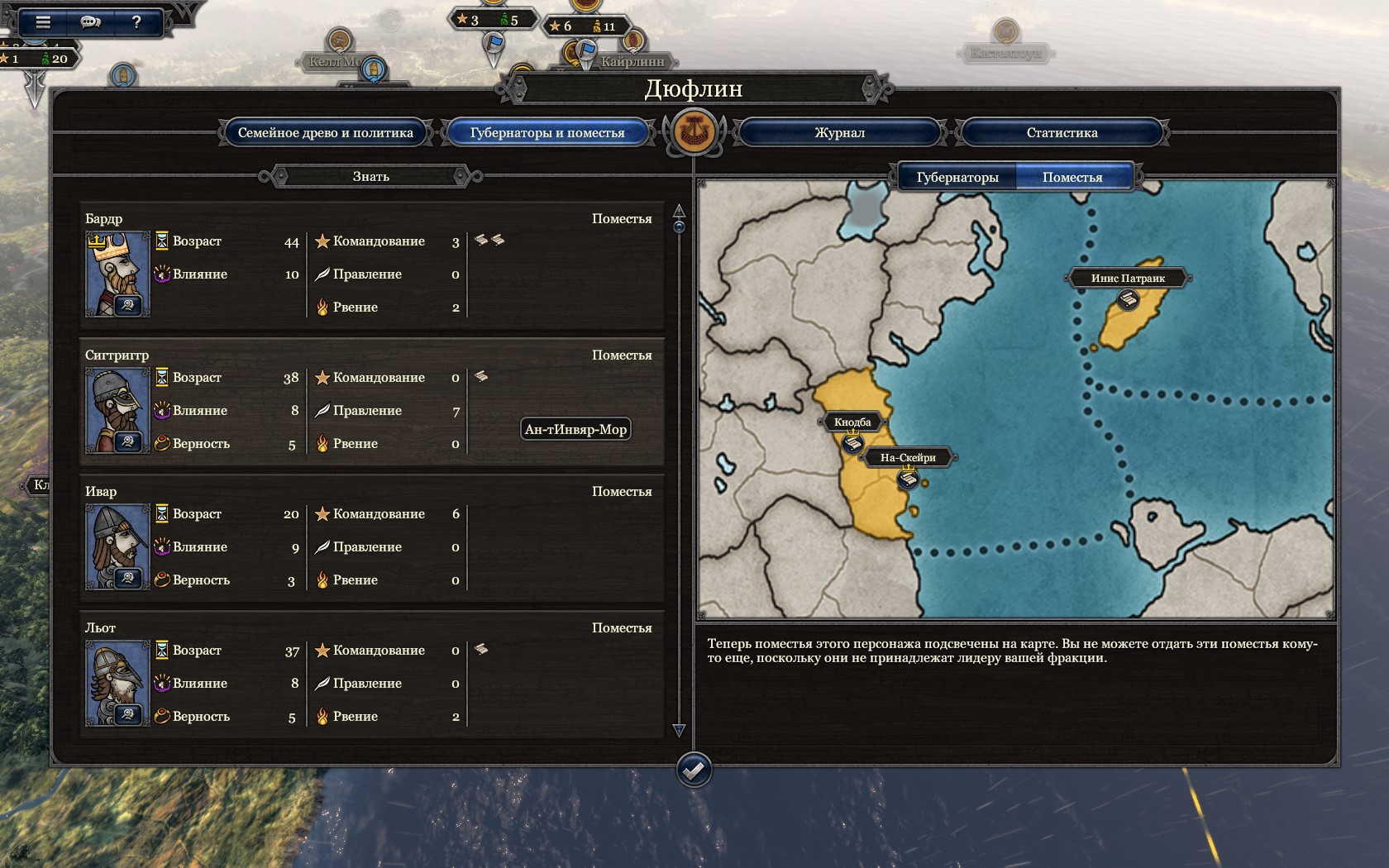Viewport: 1389px width, 868px height.
Task: Open the chat speech-bubble button
Action: tap(90, 22)
